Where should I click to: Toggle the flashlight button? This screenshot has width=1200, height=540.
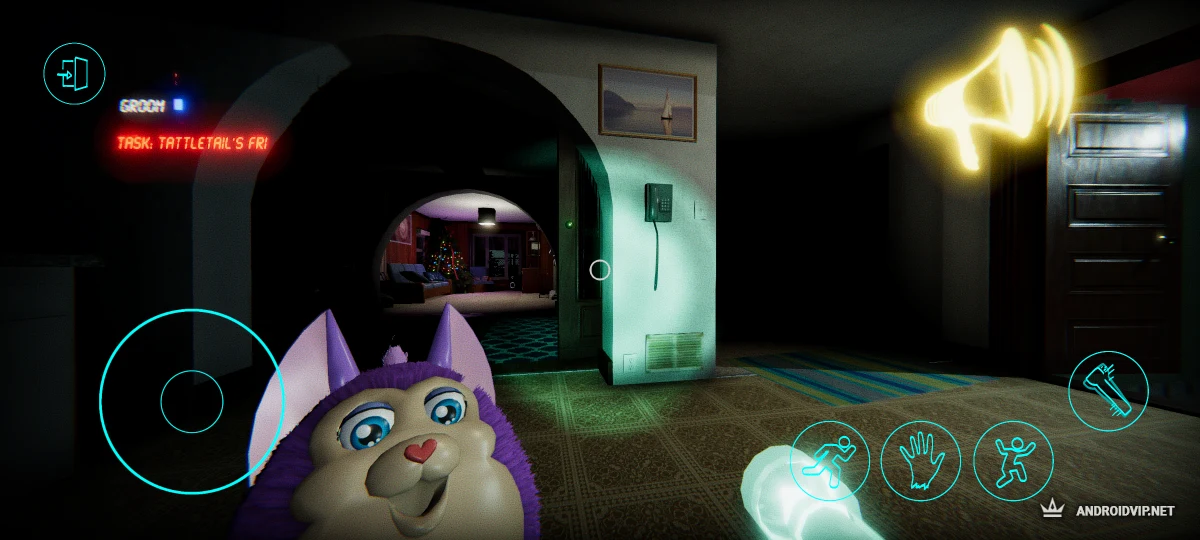coord(1108,390)
